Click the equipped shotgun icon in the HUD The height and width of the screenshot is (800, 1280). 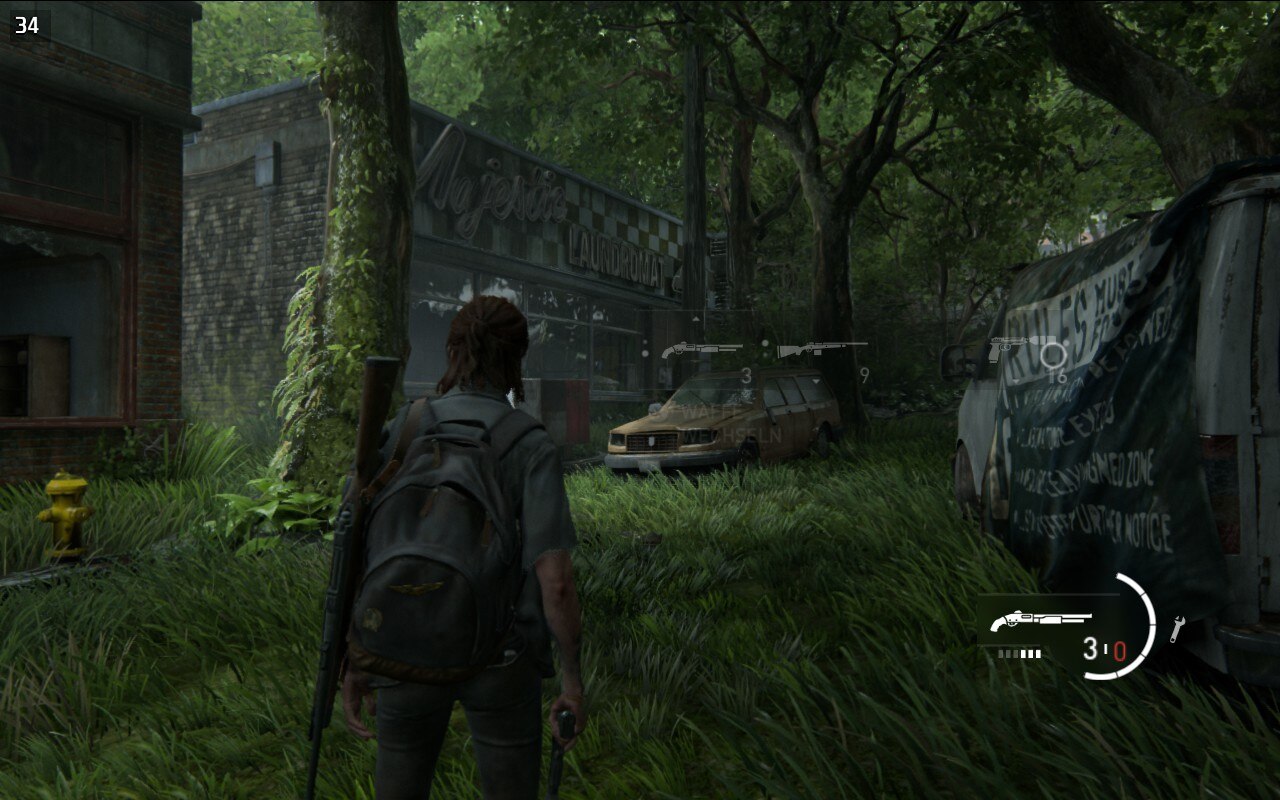(x=1027, y=621)
